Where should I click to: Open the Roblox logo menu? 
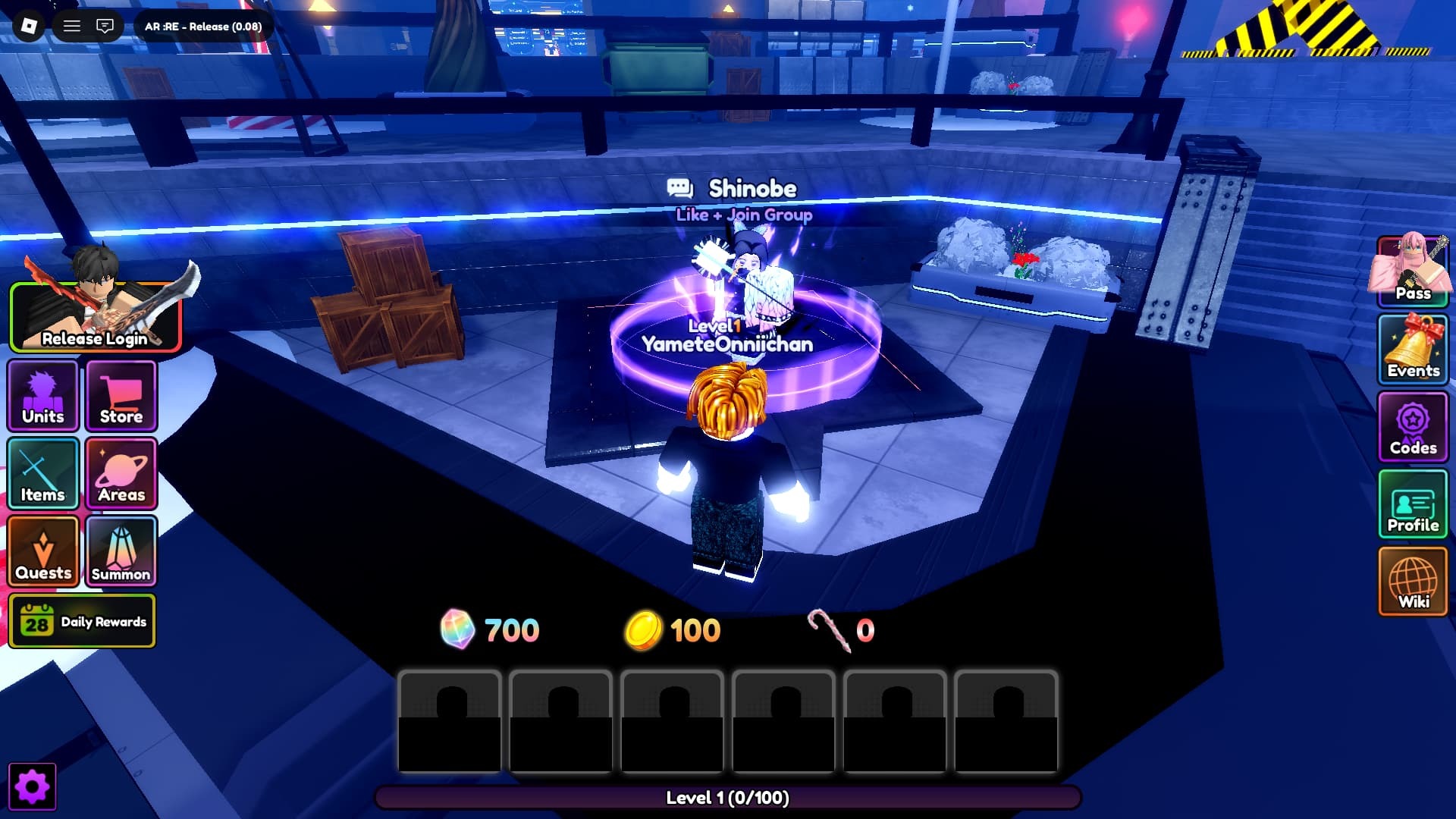point(29,27)
